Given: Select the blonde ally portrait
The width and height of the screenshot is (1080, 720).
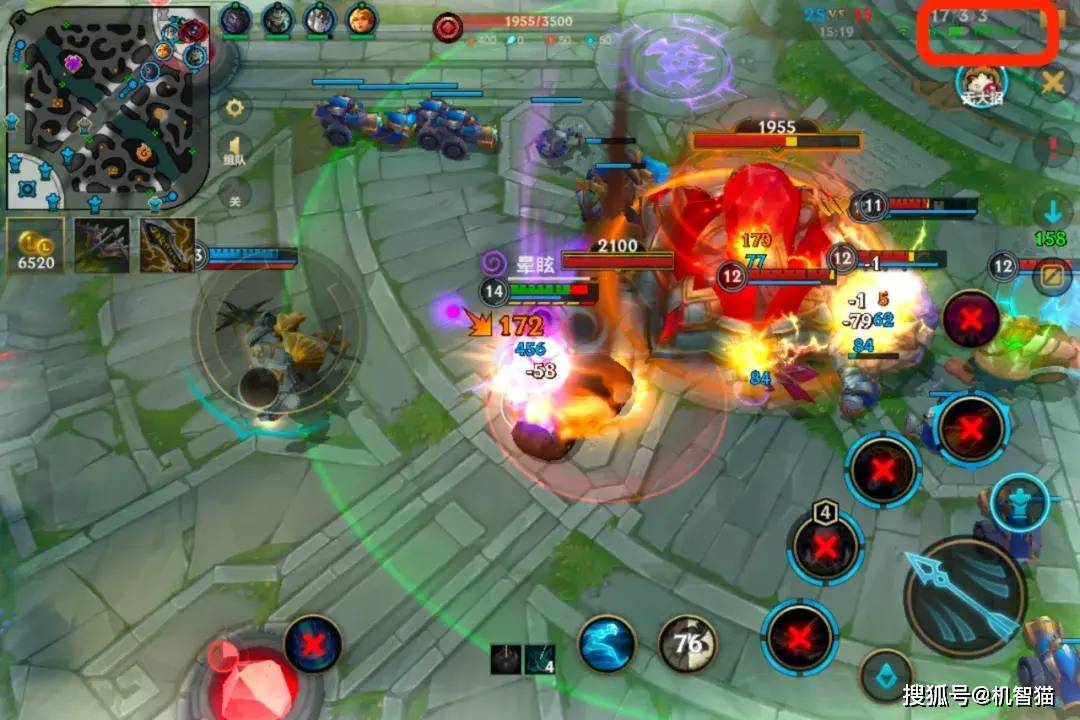Looking at the screenshot, I should [360, 19].
